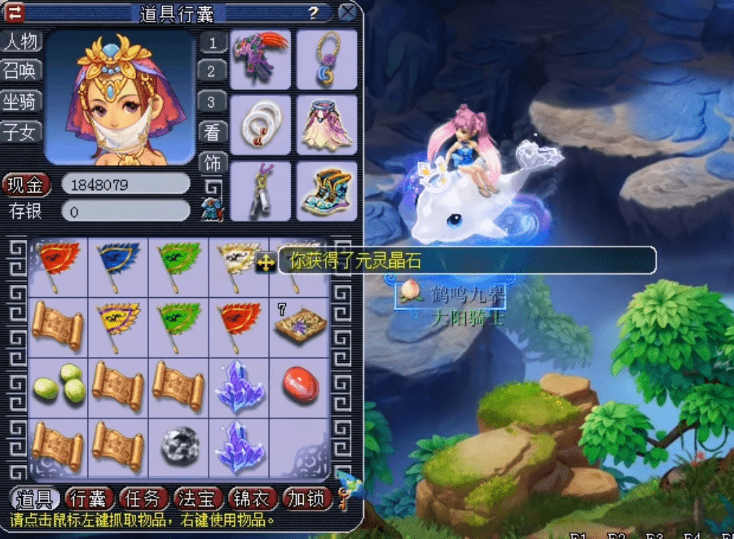
Task: Select the 子女 children tab
Action: point(21,131)
